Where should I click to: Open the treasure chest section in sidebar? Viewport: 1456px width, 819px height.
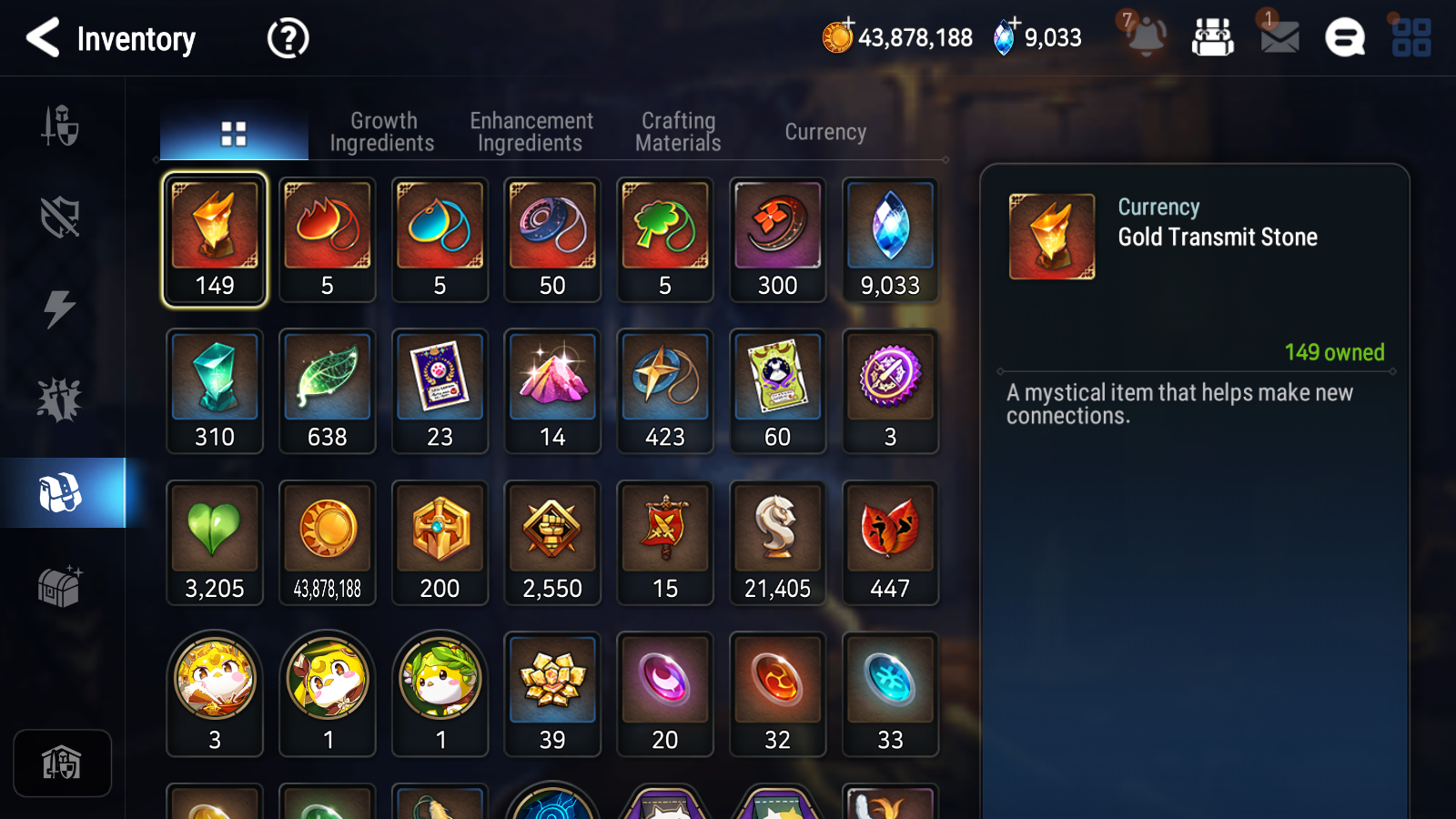(61, 589)
